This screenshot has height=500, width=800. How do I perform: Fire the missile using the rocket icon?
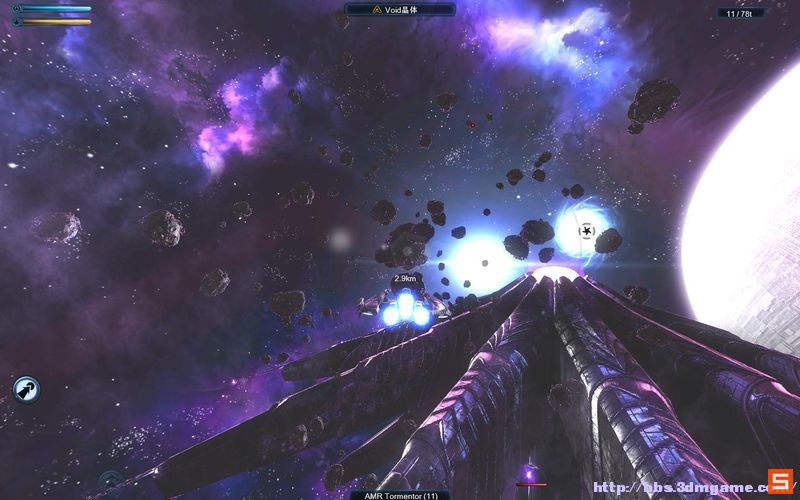point(26,390)
